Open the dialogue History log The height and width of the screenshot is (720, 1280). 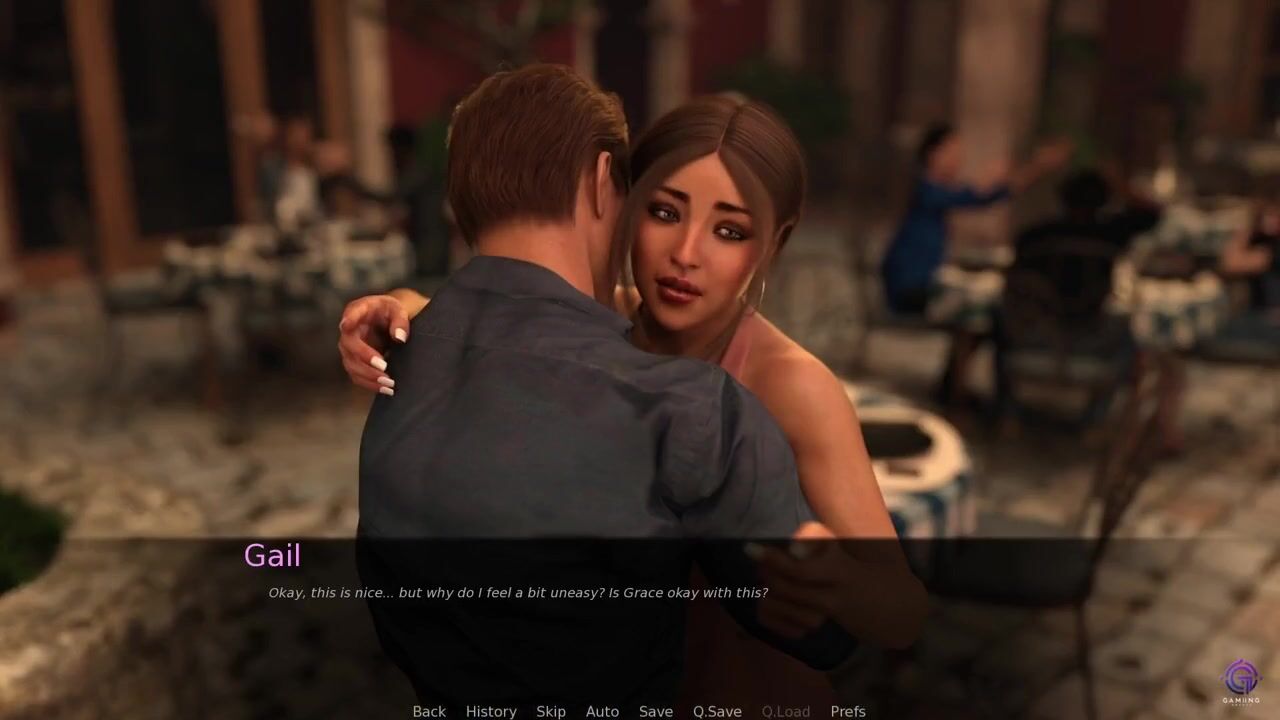[x=491, y=711]
